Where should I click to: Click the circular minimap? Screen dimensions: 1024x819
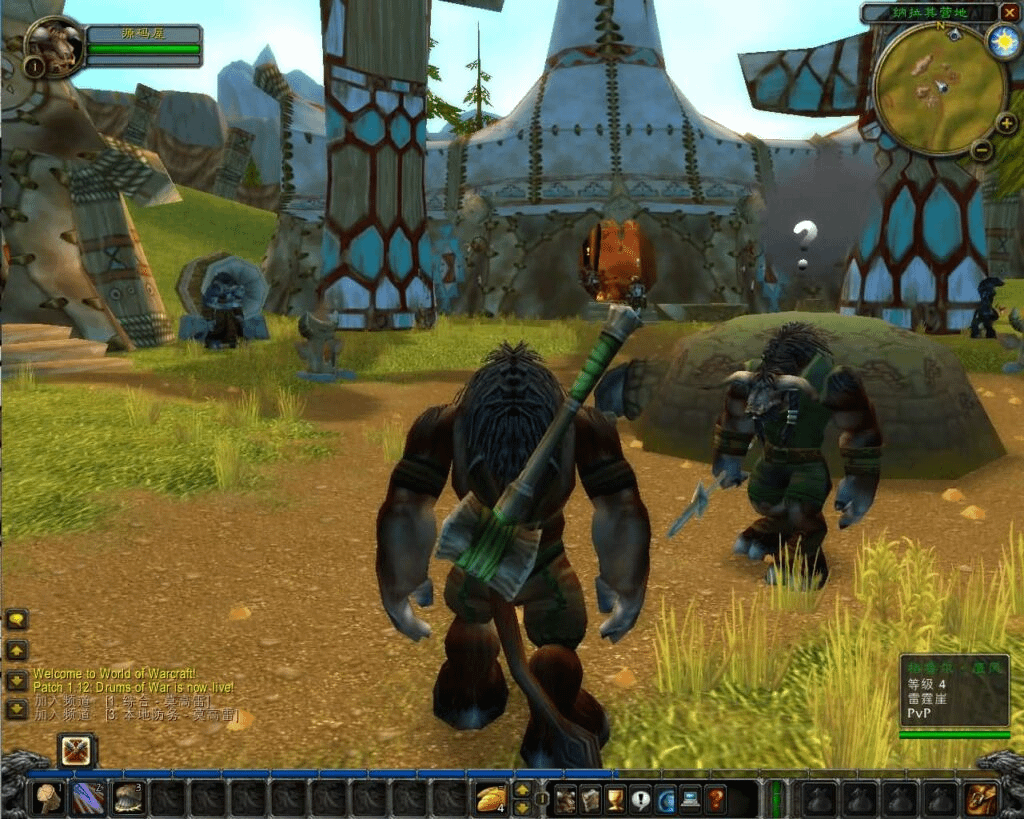tap(939, 88)
